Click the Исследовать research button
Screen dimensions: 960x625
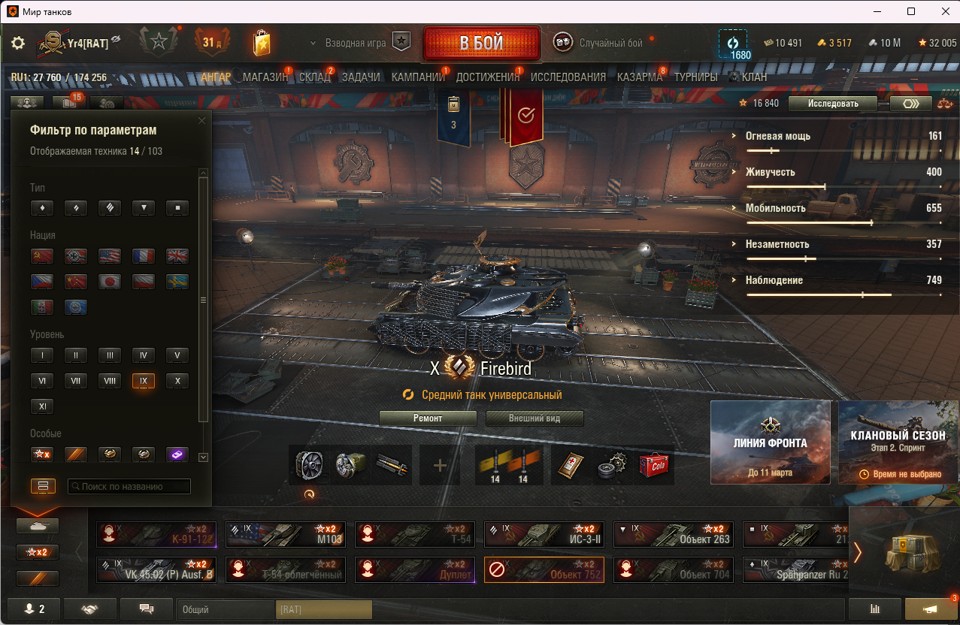pyautogui.click(x=832, y=103)
